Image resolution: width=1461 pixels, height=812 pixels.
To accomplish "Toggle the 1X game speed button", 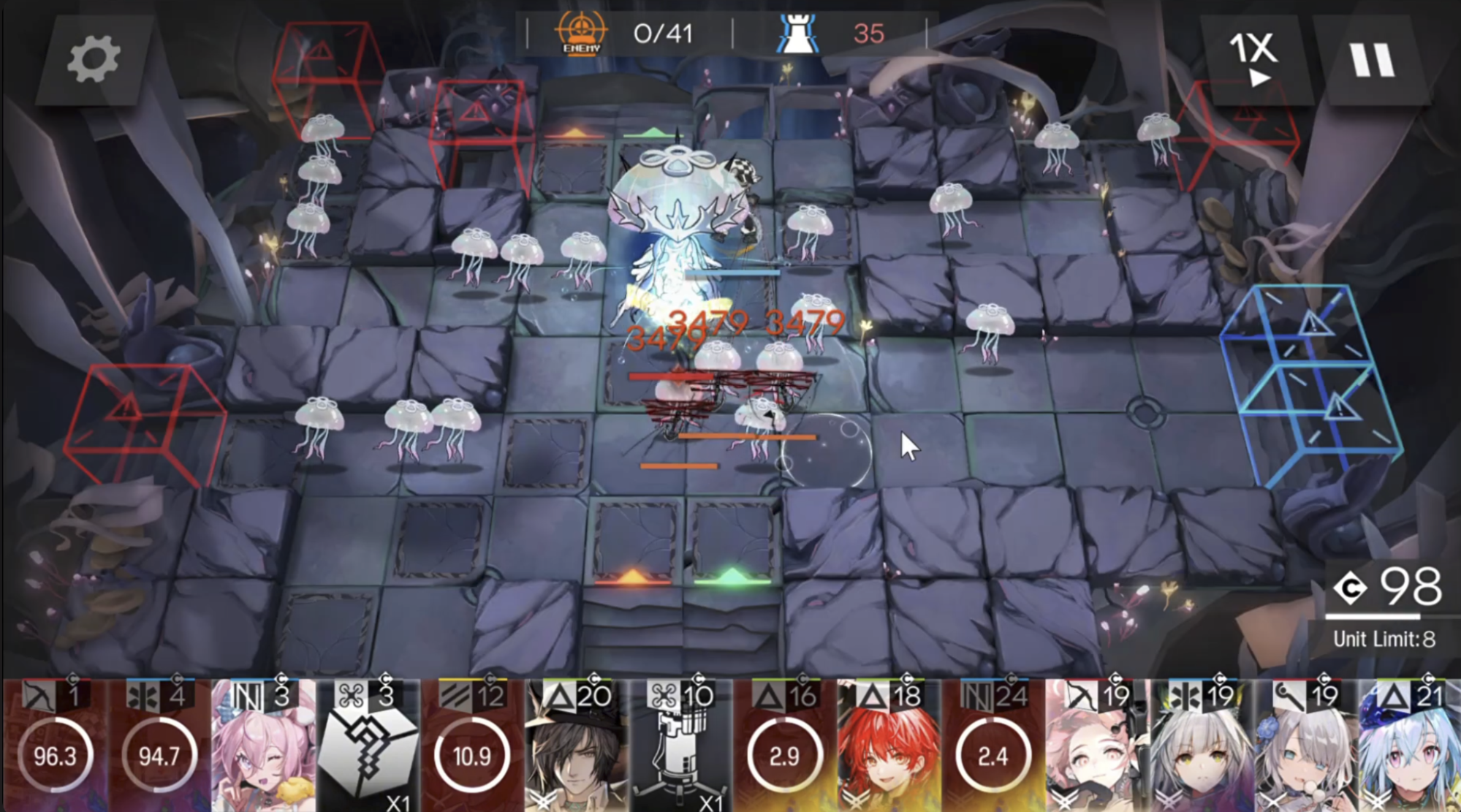I will point(1254,58).
